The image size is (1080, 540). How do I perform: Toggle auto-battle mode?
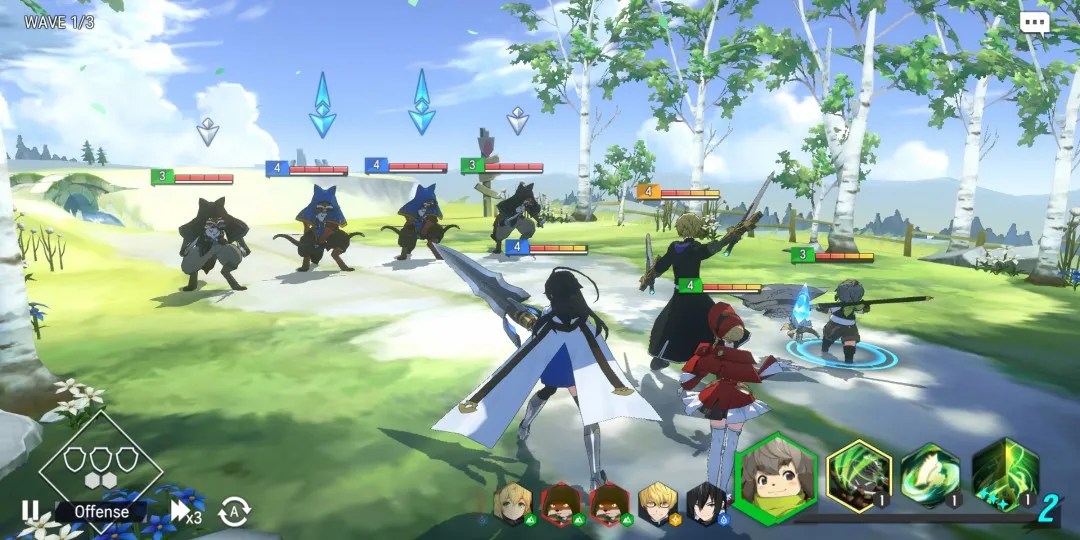(233, 511)
